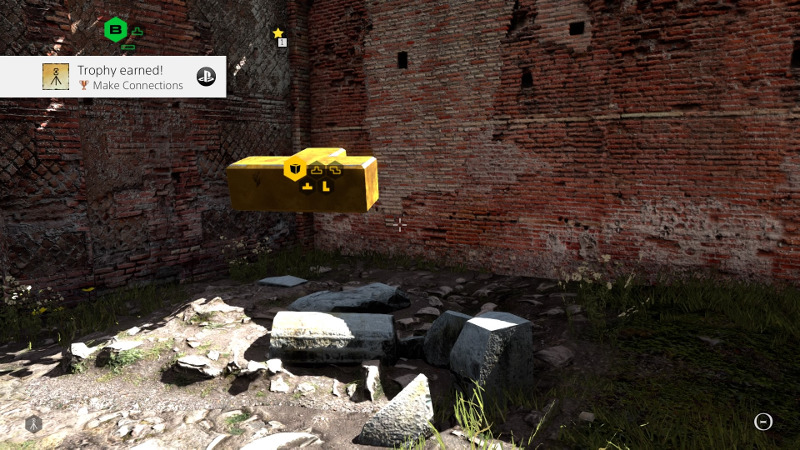Click the grey tripod icon in the corner
The image size is (800, 450).
point(33,424)
